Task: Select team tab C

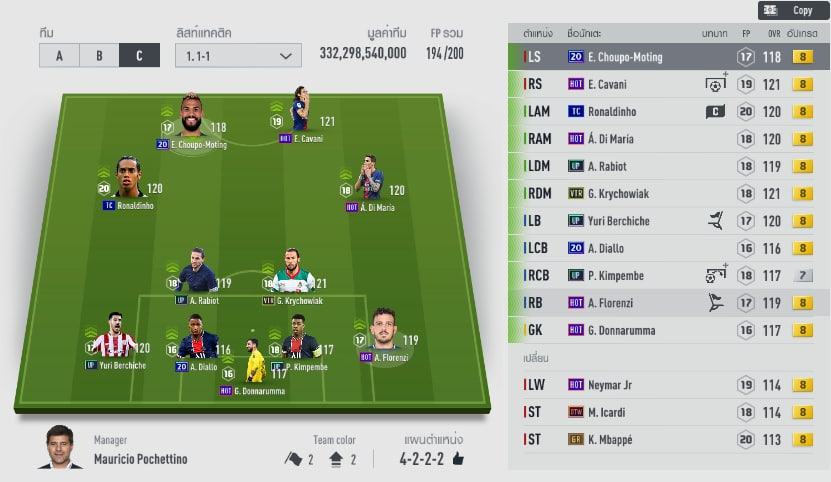Action: tap(139, 55)
